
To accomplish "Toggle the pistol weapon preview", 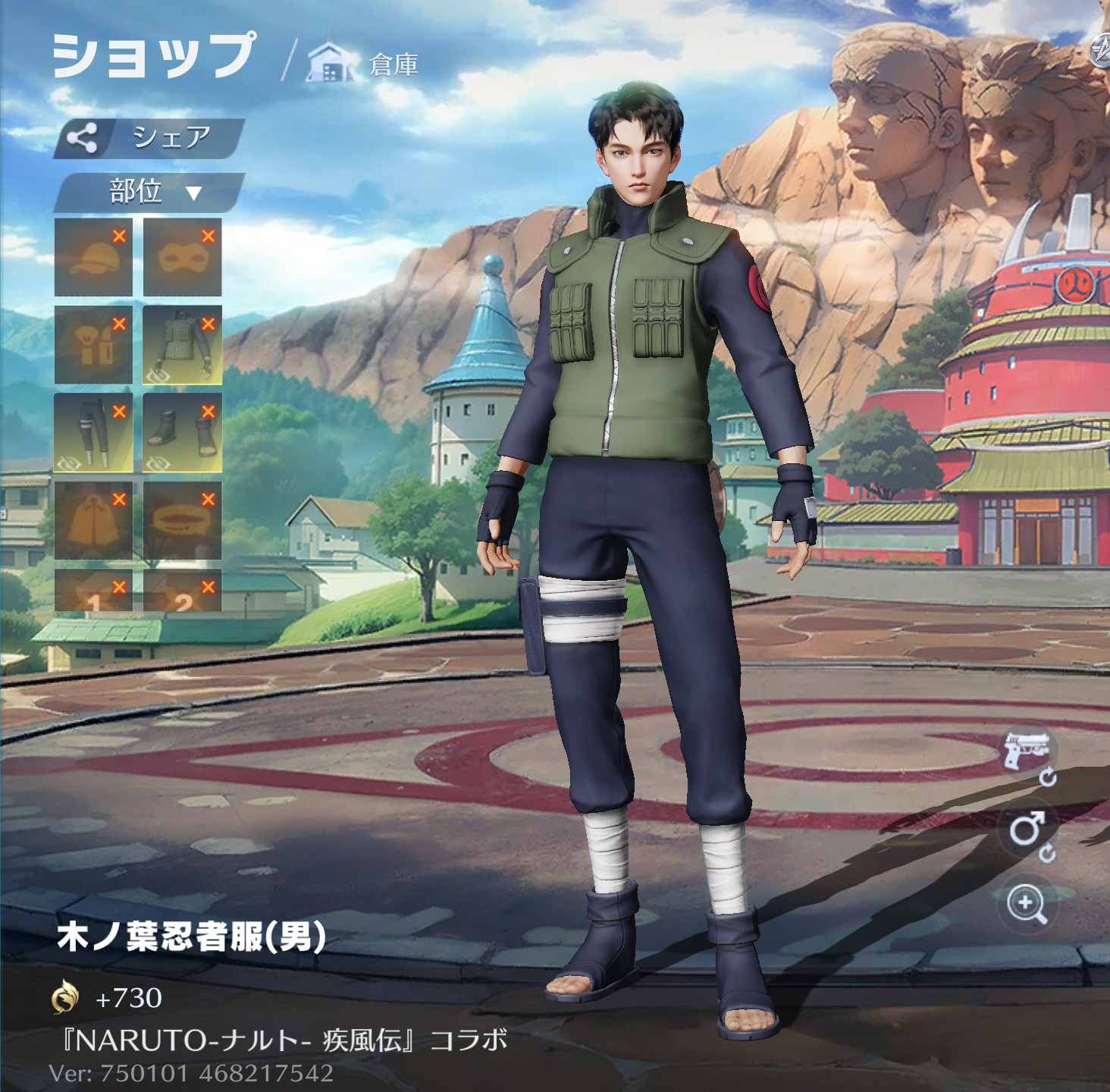I will pos(1026,752).
